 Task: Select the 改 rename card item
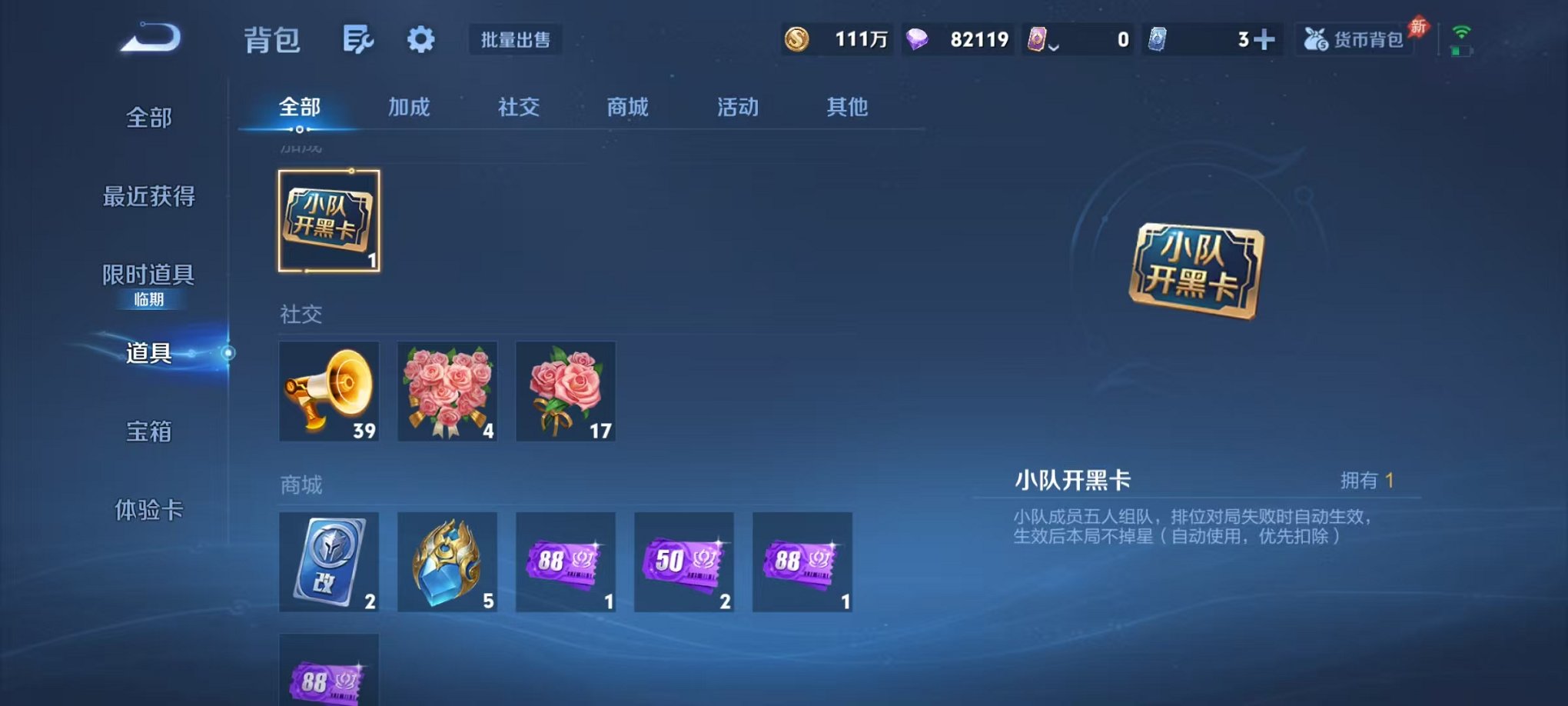(x=329, y=562)
